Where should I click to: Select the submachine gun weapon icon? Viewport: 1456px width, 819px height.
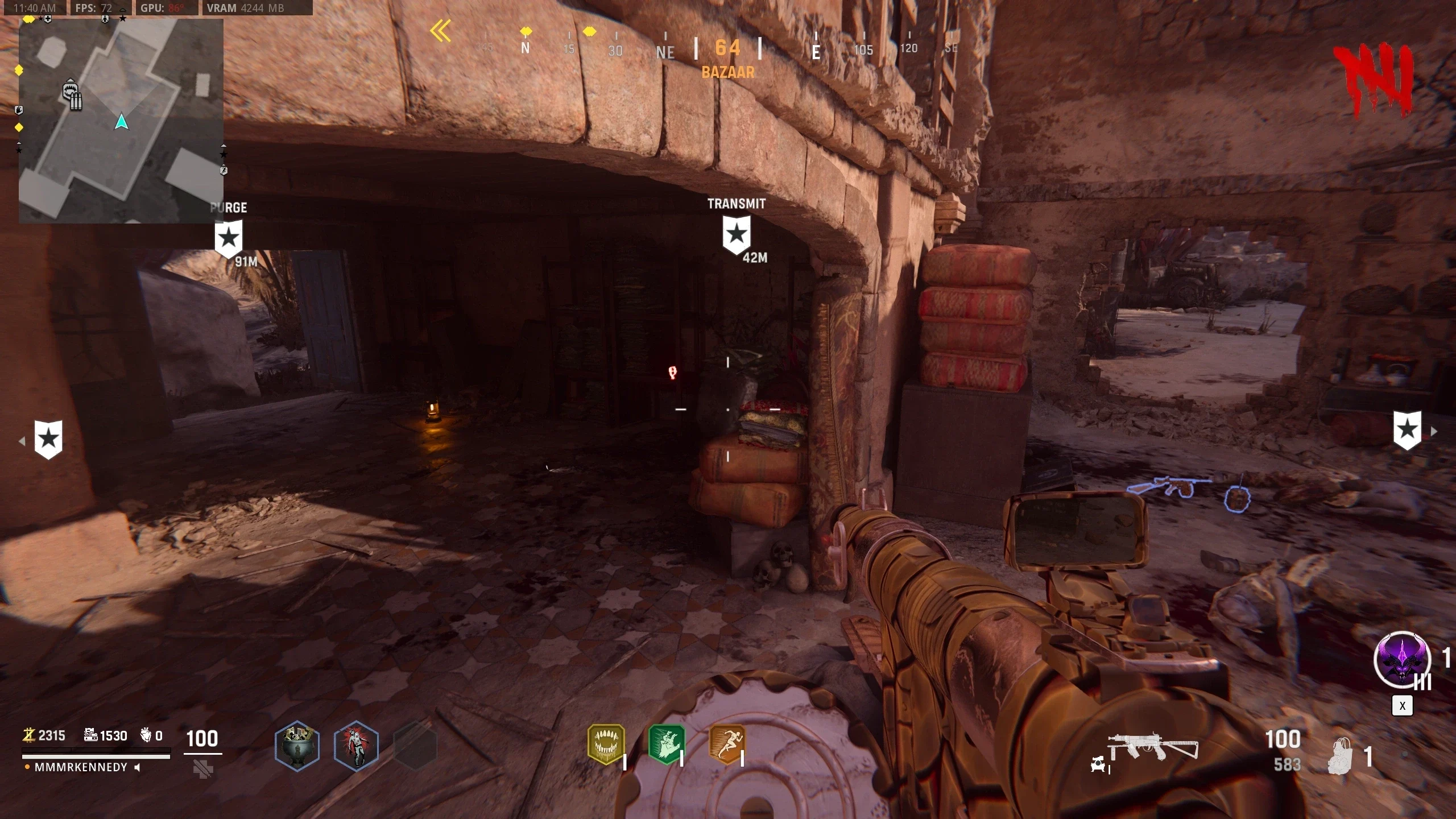1152,748
